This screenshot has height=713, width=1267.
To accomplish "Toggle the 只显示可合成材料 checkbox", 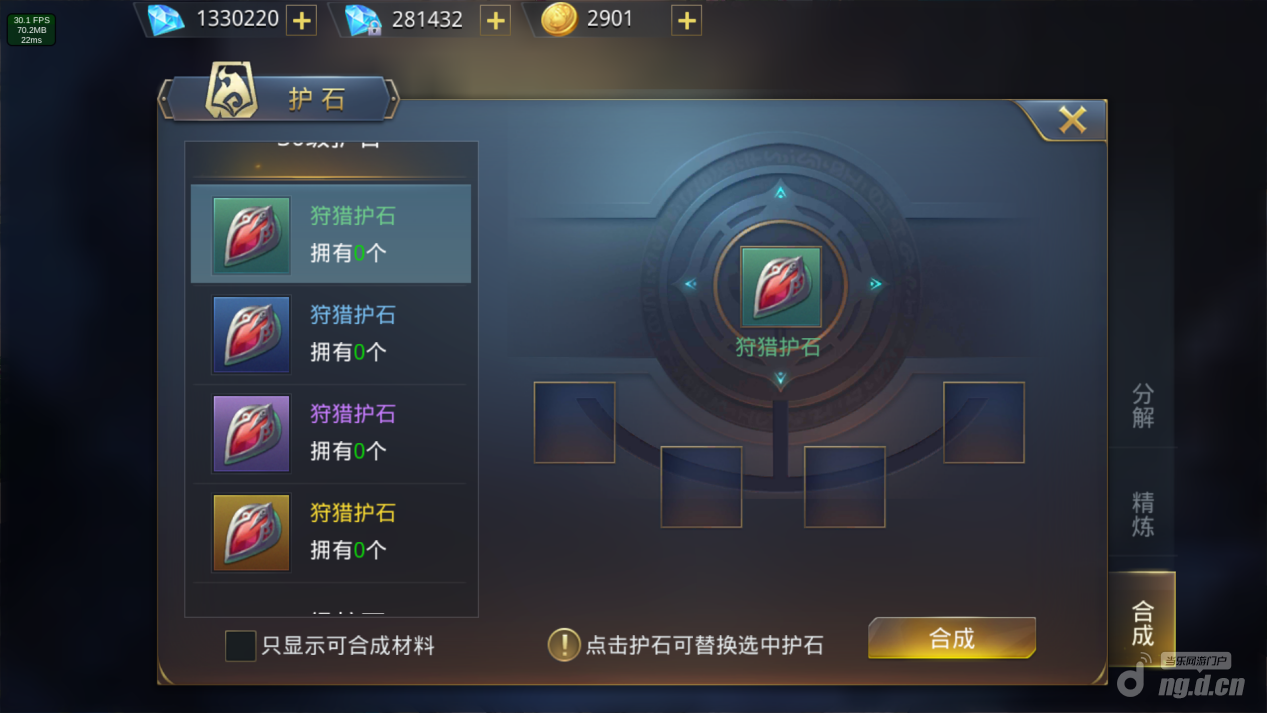I will point(241,646).
